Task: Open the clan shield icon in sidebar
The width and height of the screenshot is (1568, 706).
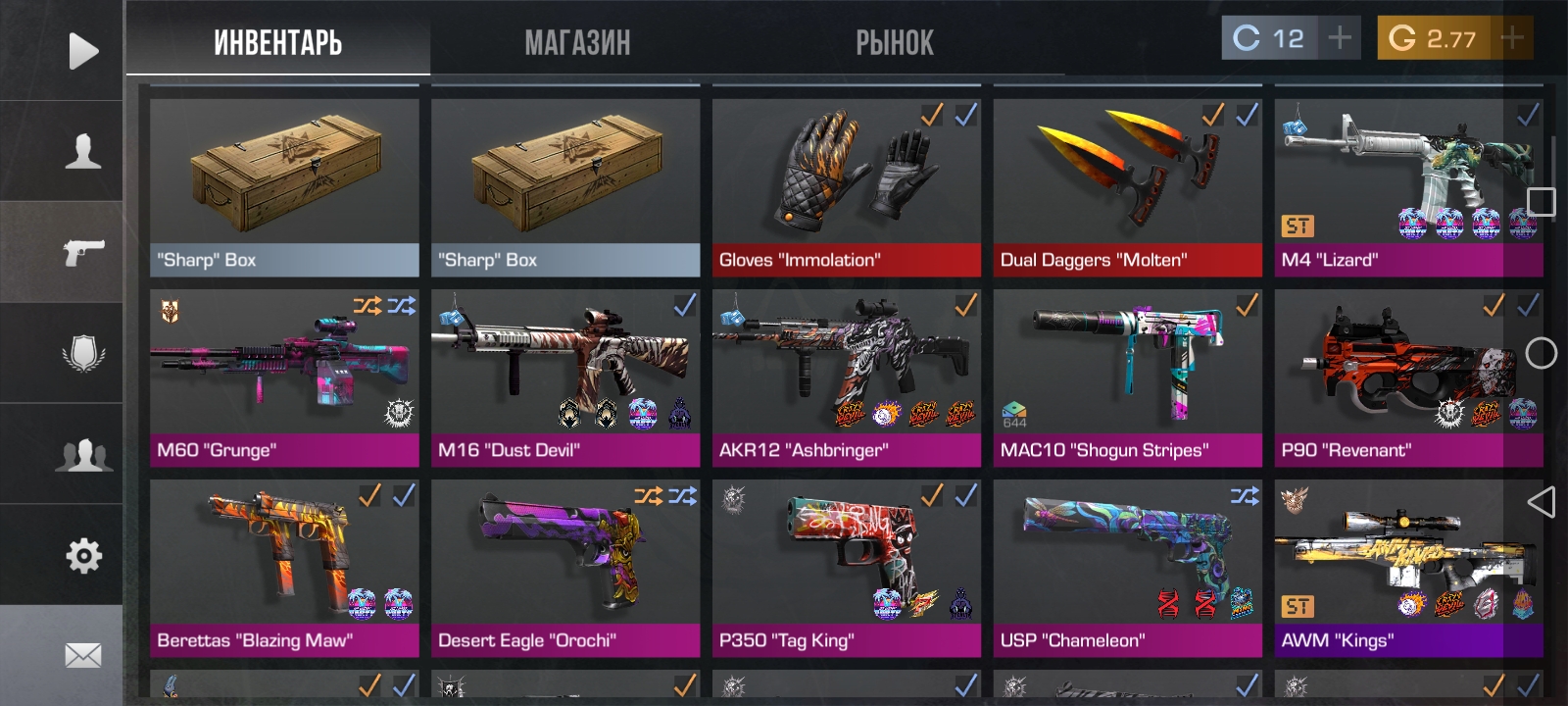Action: [83, 353]
